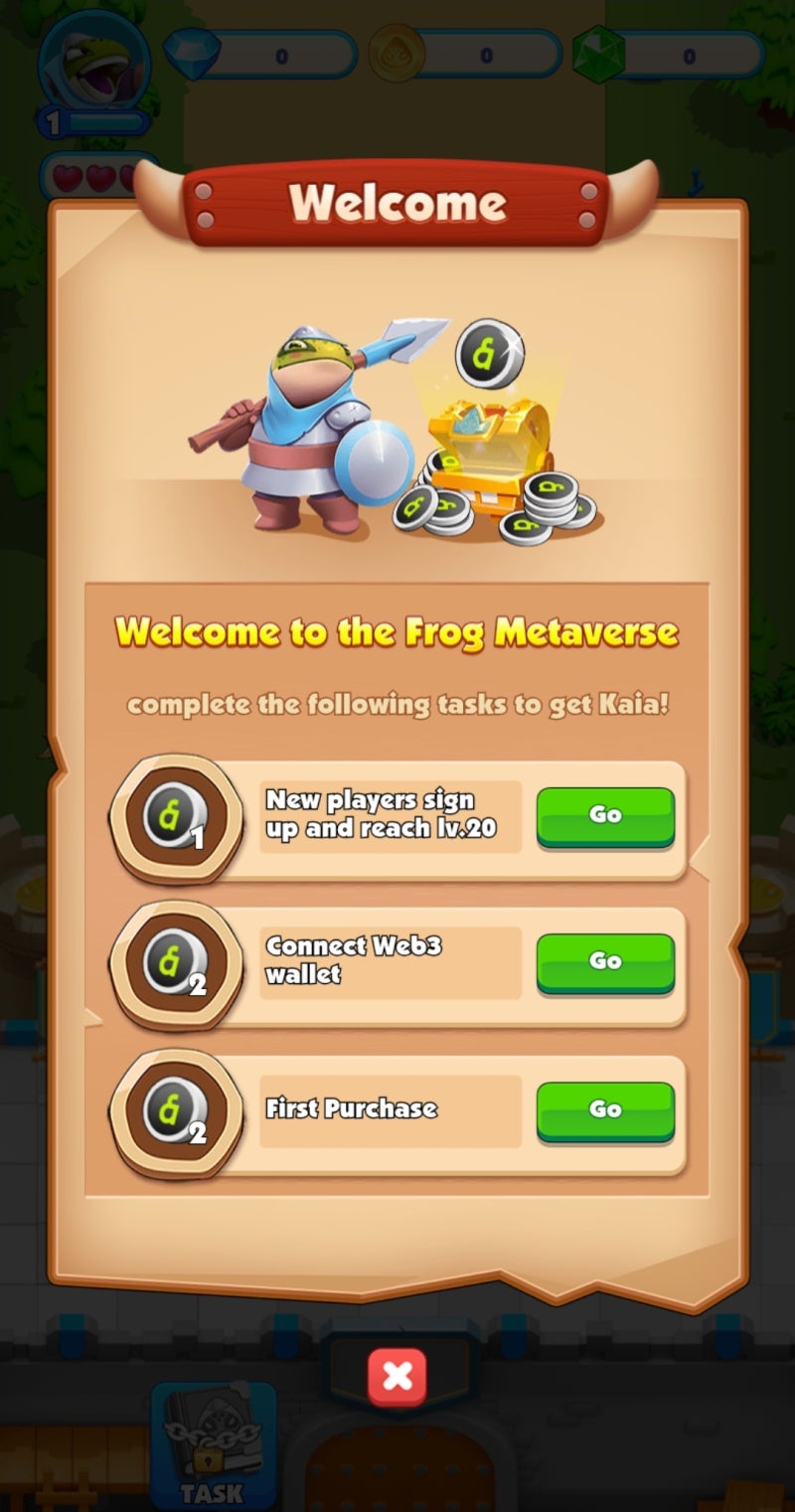Click Go for First Purchase
This screenshot has width=795, height=1512.
[x=605, y=1109]
